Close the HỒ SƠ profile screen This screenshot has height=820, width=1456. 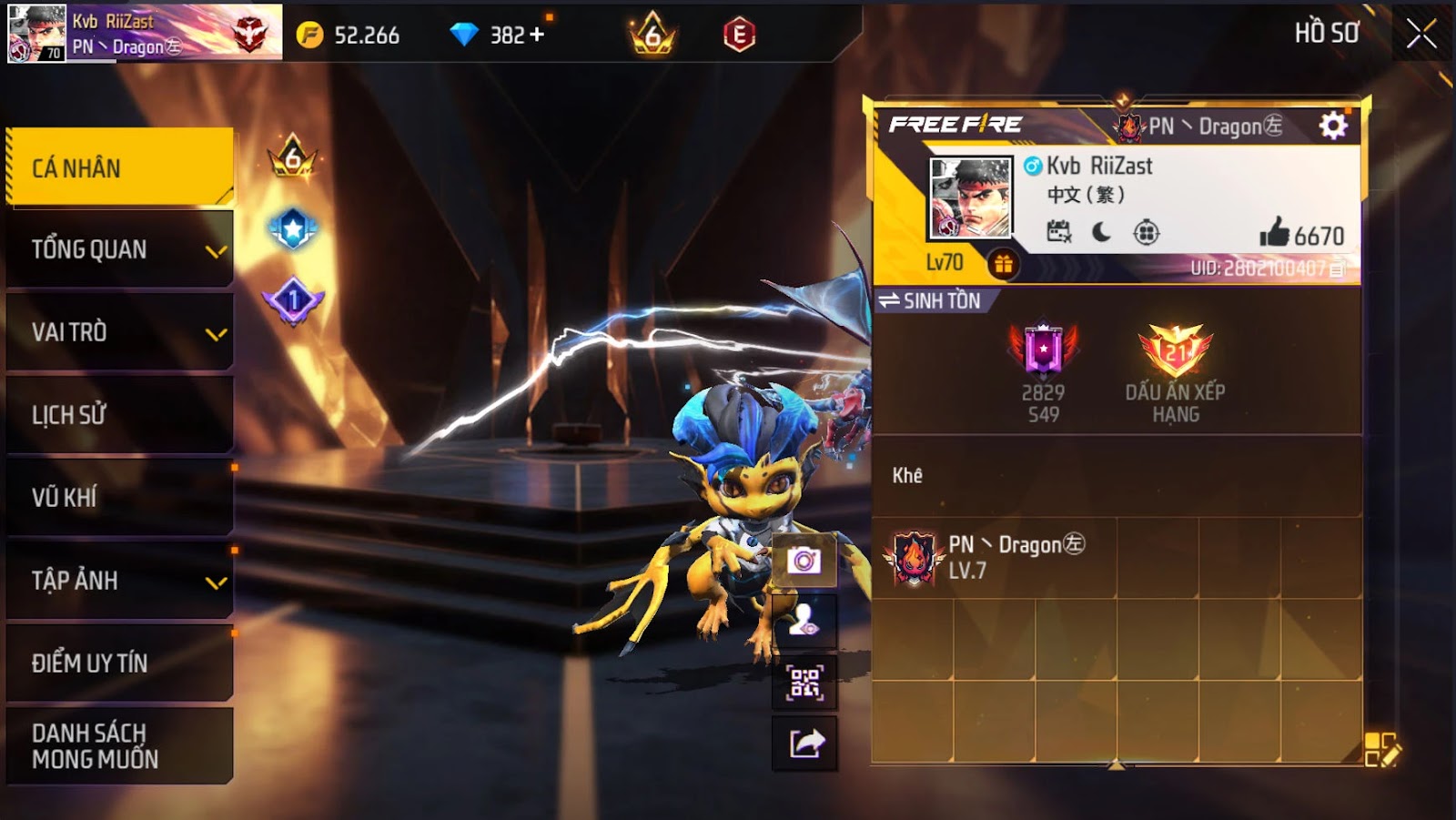(1421, 35)
